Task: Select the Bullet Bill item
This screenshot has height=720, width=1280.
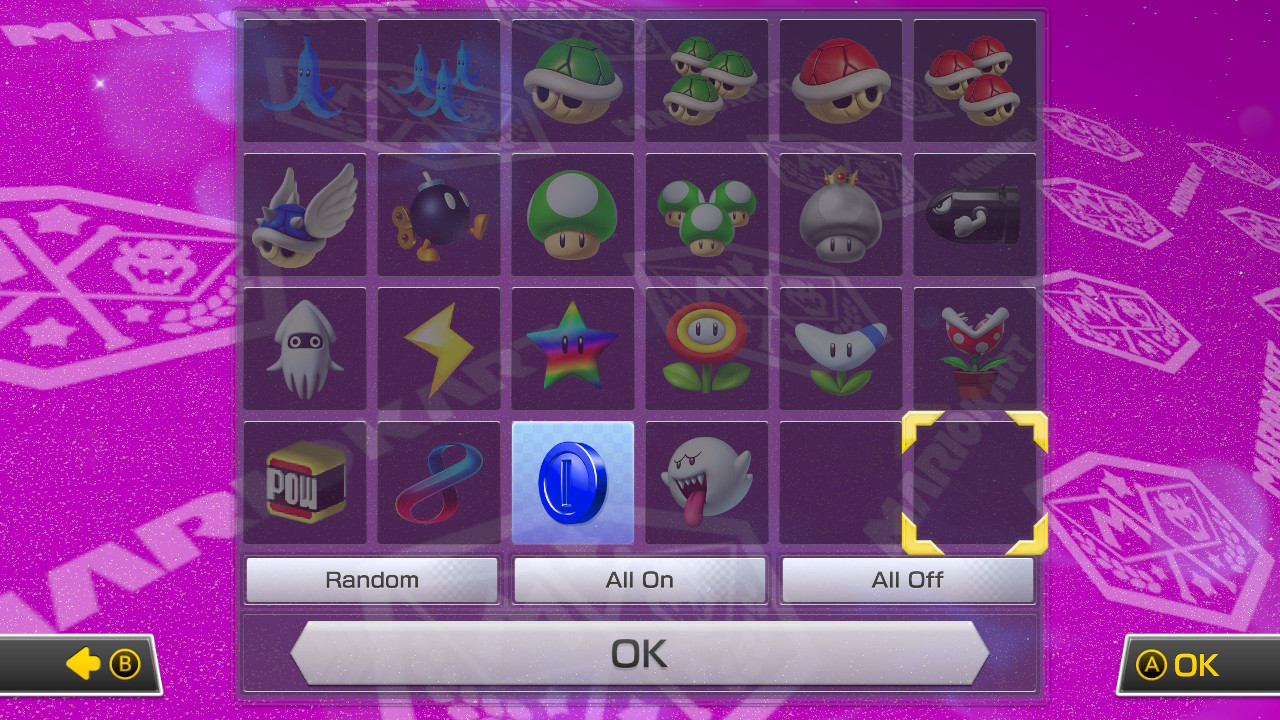Action: click(x=974, y=214)
